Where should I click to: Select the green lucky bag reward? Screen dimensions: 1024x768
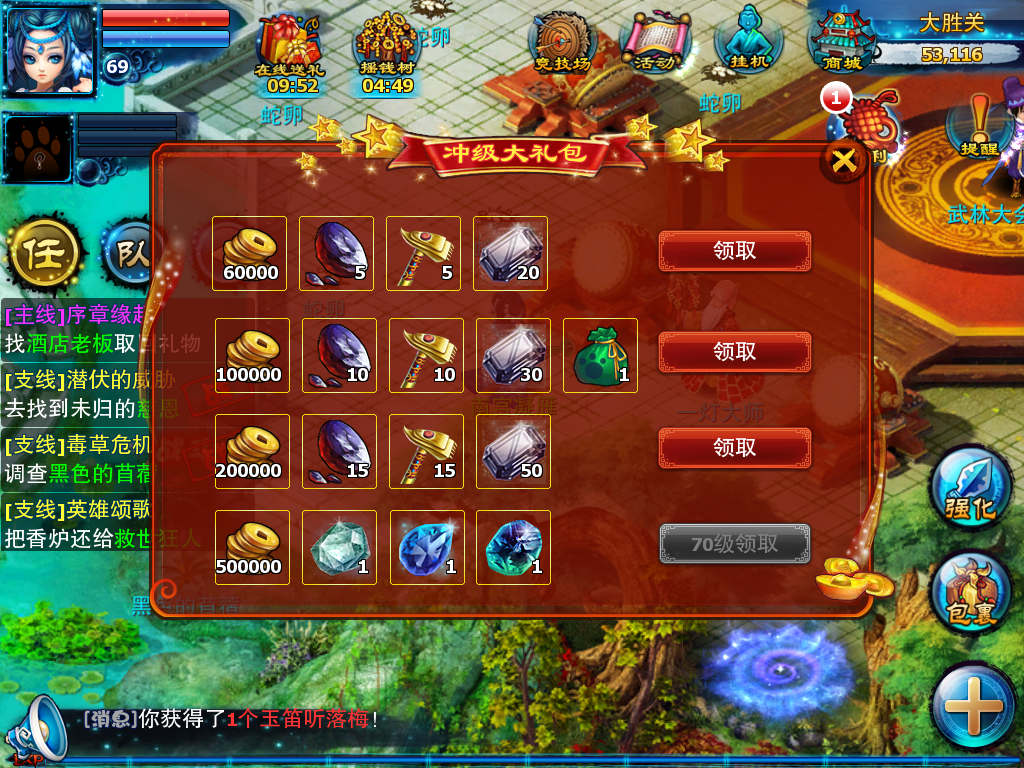[600, 355]
